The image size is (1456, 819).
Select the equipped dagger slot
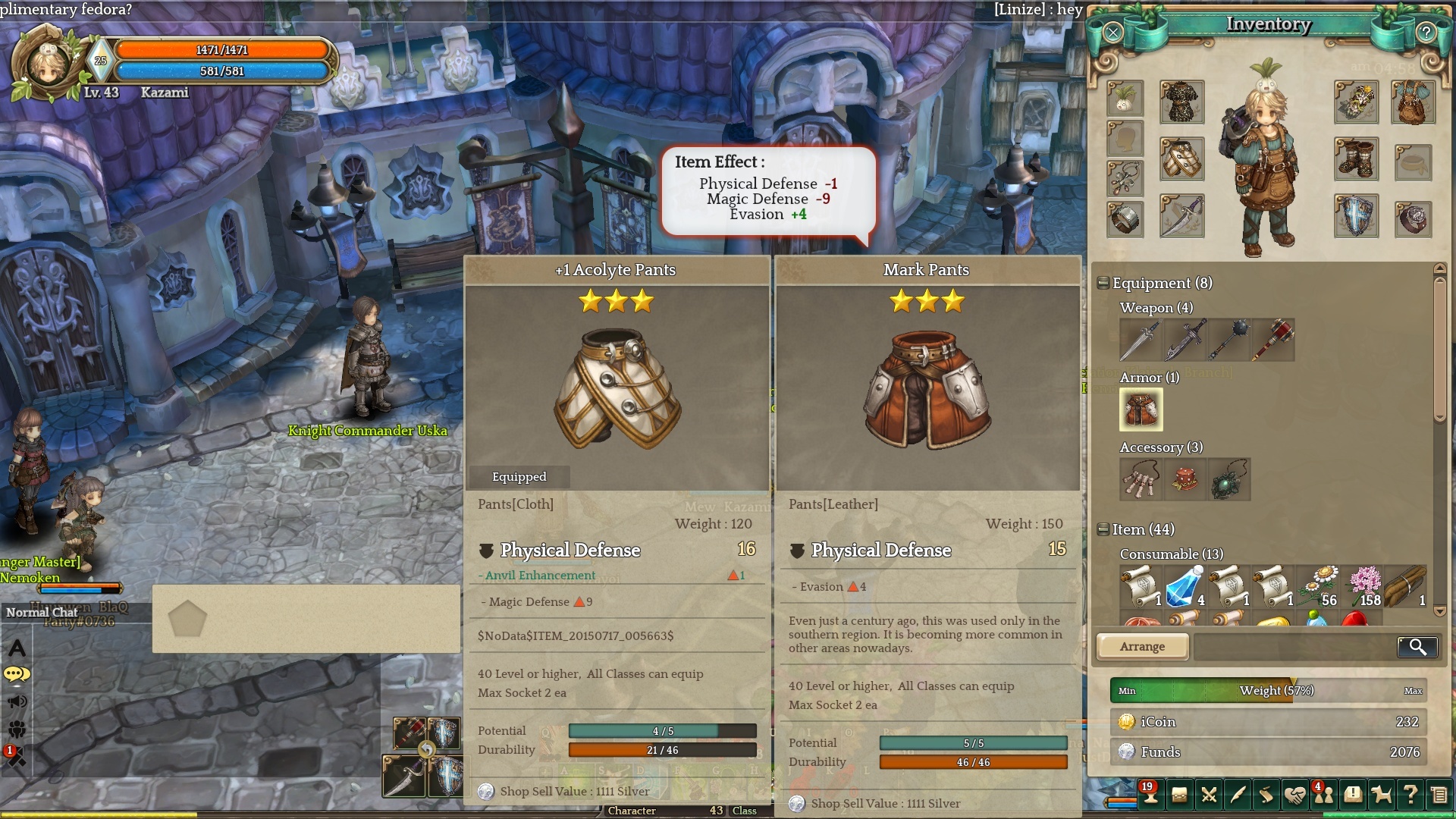click(1181, 216)
